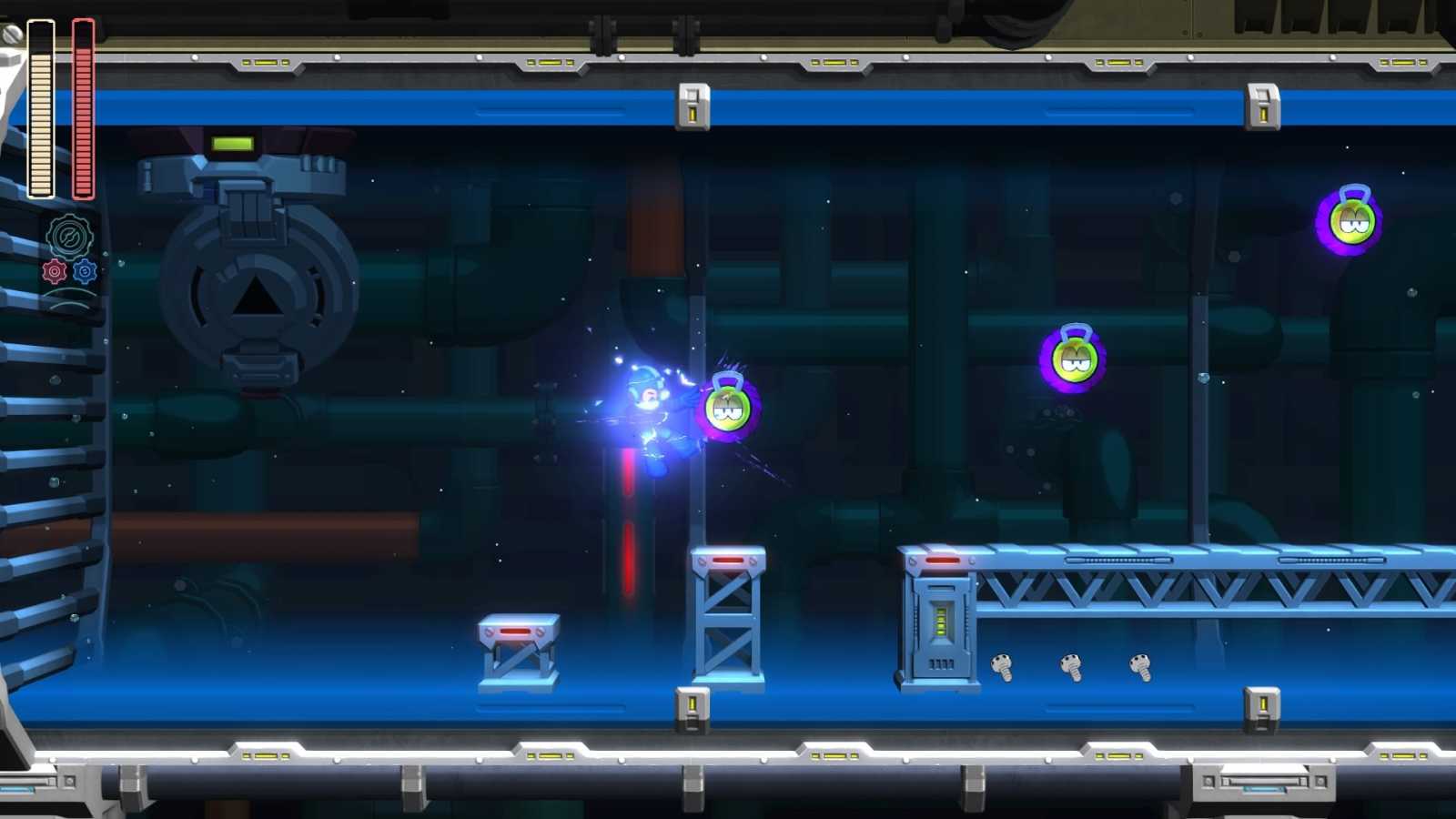Click the latch panel near the top-right corner
1456x819 pixels.
(1260, 107)
